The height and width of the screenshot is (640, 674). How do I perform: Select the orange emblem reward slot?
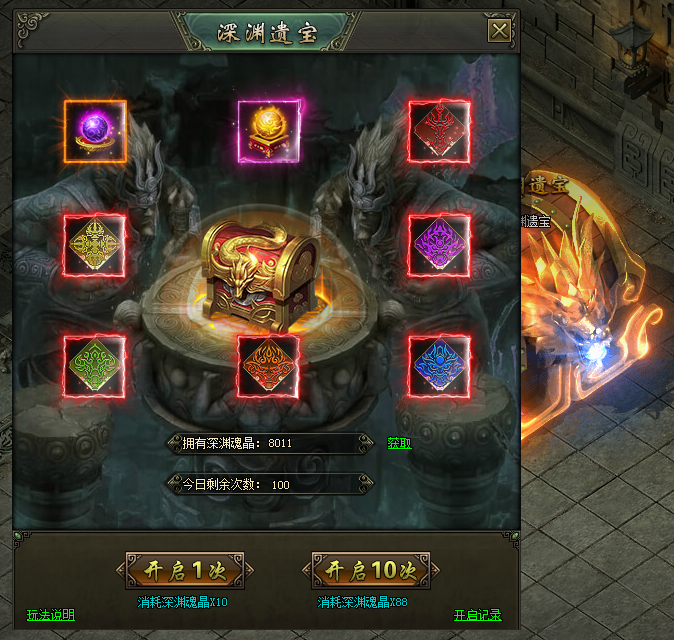point(268,365)
